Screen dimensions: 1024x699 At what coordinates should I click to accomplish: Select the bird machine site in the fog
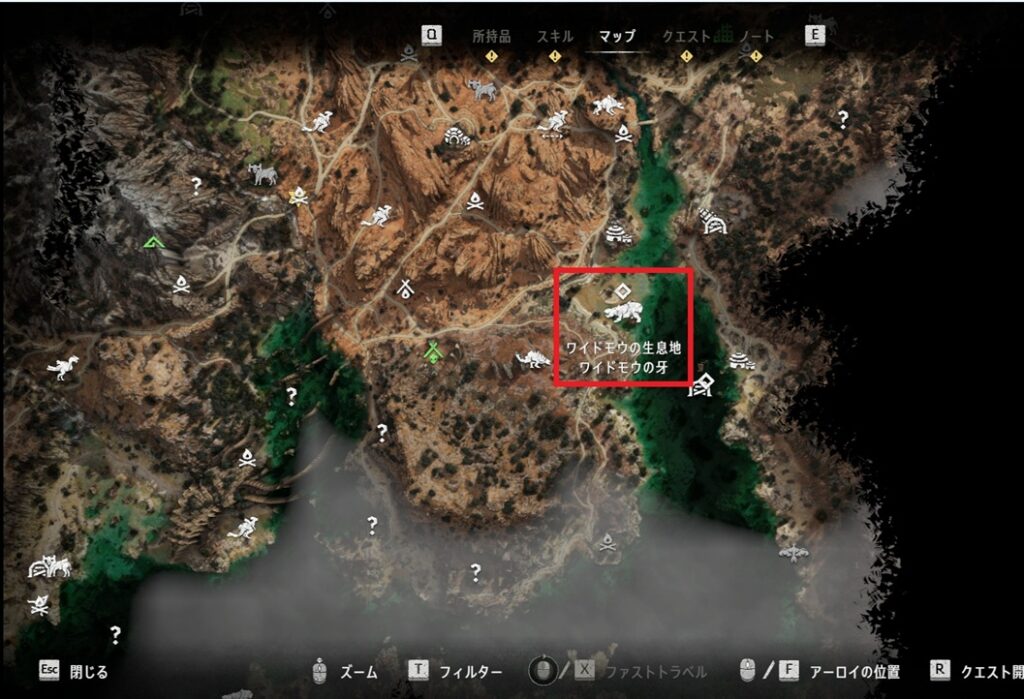click(x=794, y=552)
